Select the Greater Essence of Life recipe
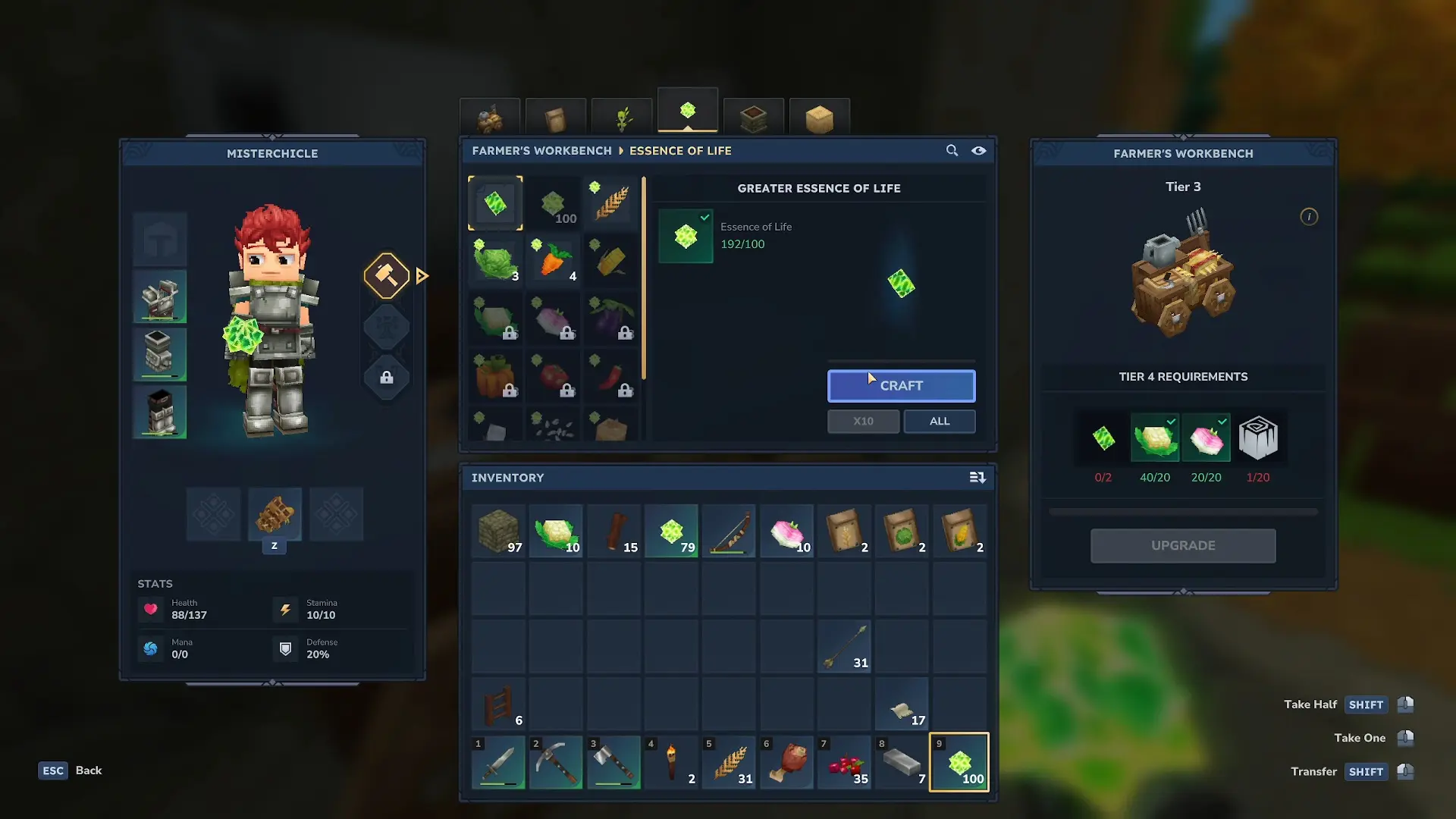The height and width of the screenshot is (819, 1456). pyautogui.click(x=495, y=203)
